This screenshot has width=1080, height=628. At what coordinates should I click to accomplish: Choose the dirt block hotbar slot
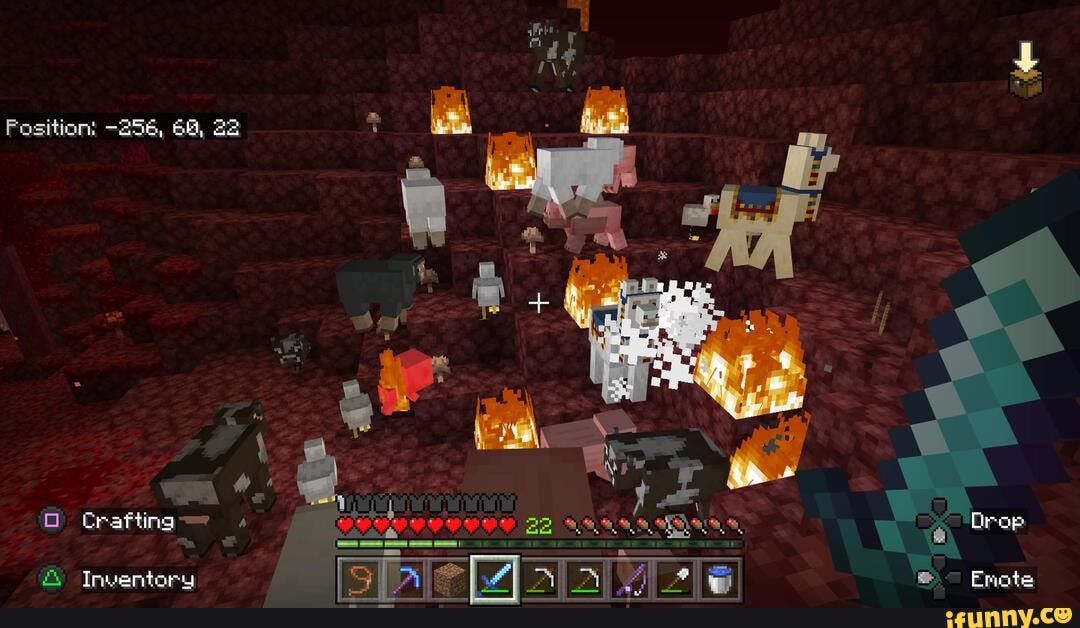click(450, 581)
